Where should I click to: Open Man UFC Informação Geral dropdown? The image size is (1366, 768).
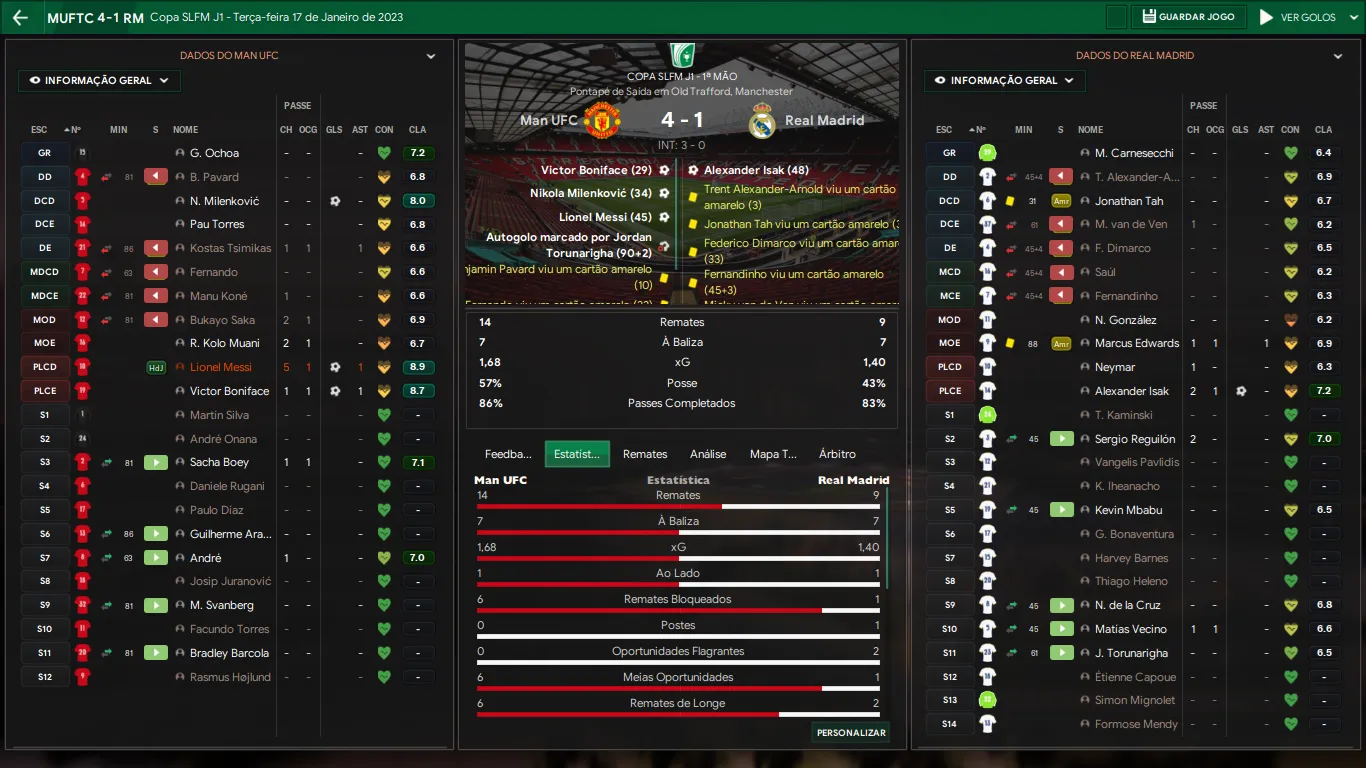99,81
